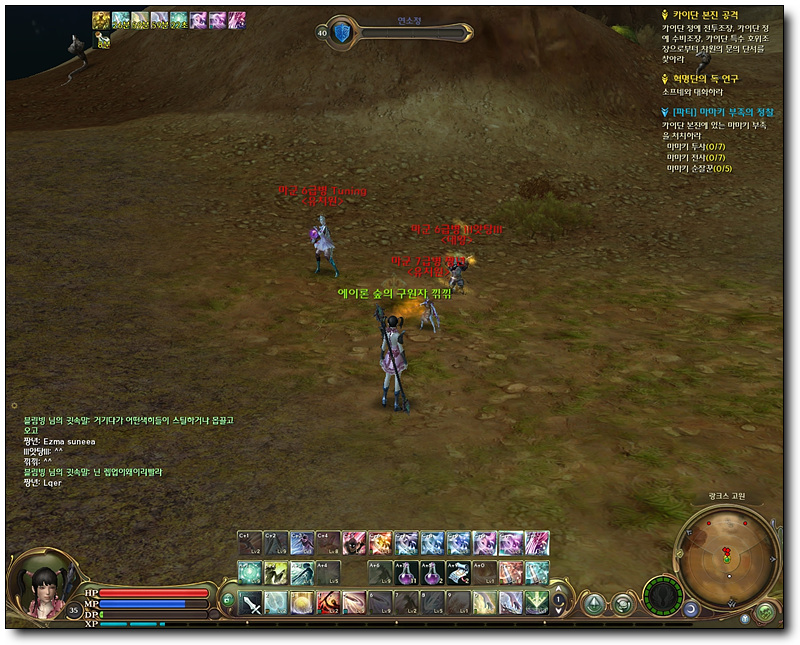This screenshot has height=645, width=800.
Task: Click the blue crescent moon button
Action: (692, 607)
